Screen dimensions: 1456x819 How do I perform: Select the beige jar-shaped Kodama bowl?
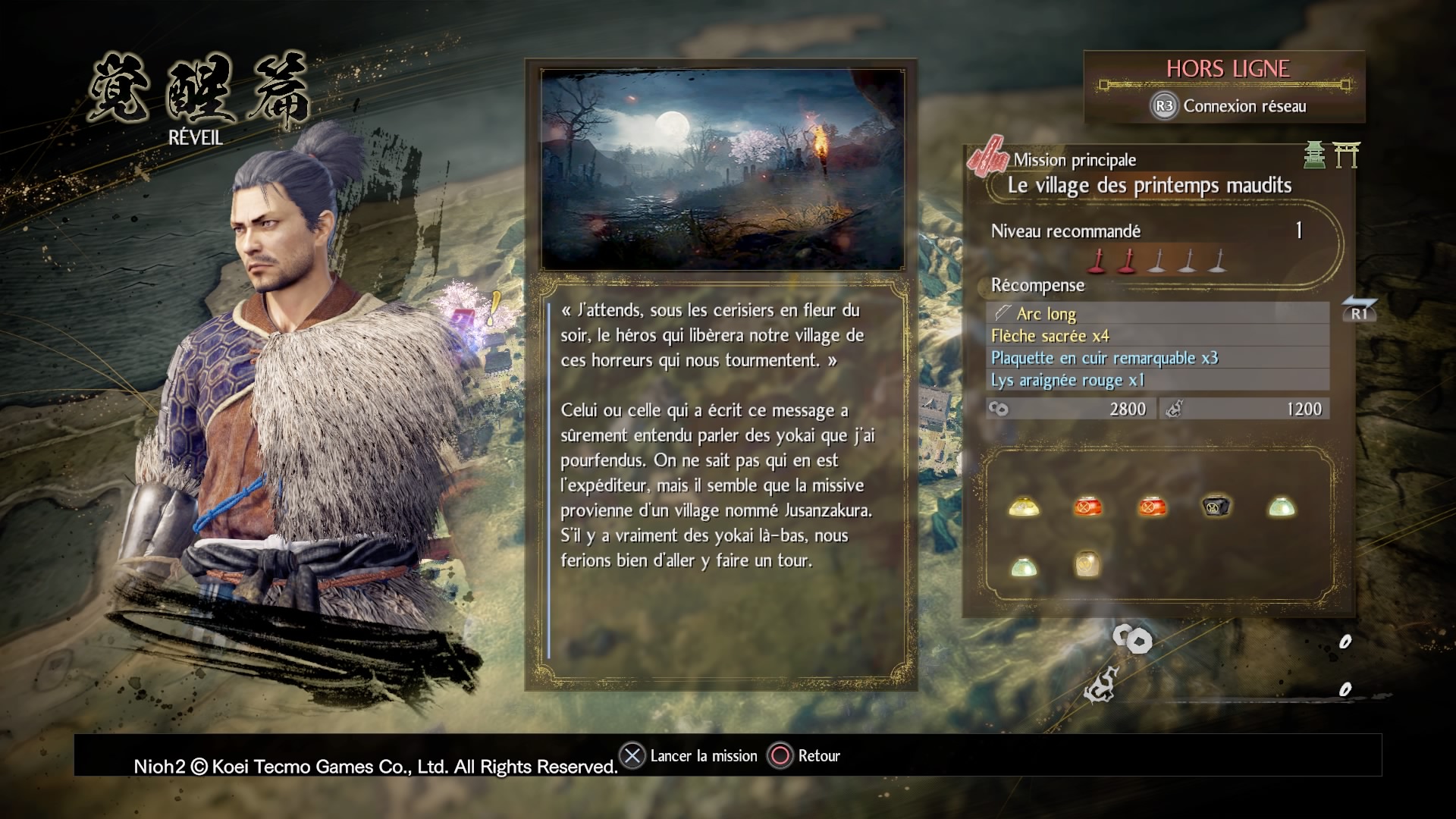pos(1087,564)
